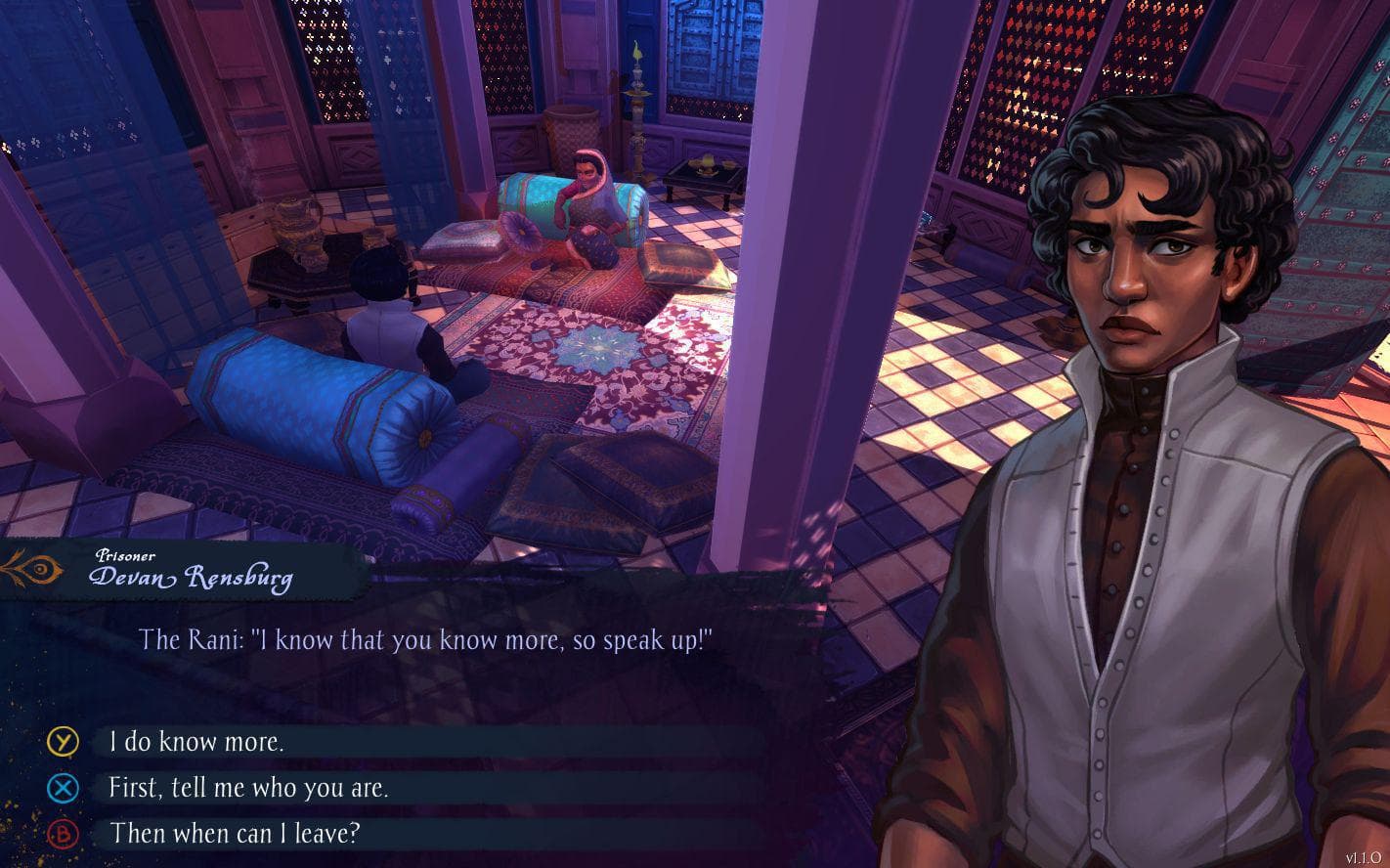Image resolution: width=1390 pixels, height=868 pixels.
Task: Select "First, tell me who you are."
Action: [248, 788]
